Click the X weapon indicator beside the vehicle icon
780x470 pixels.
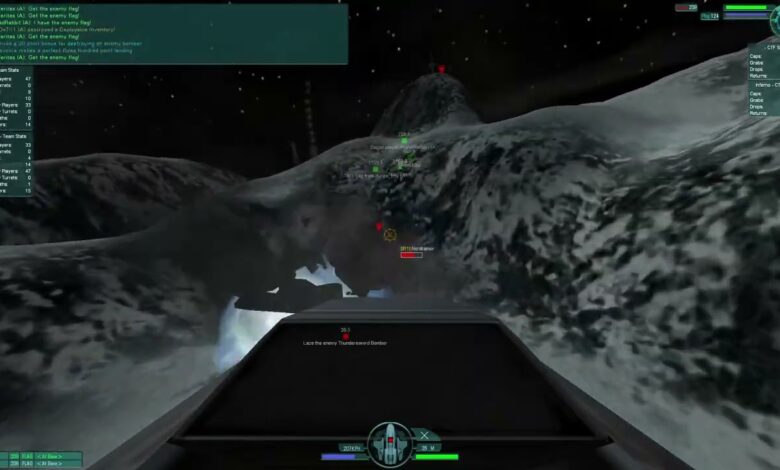[427, 435]
